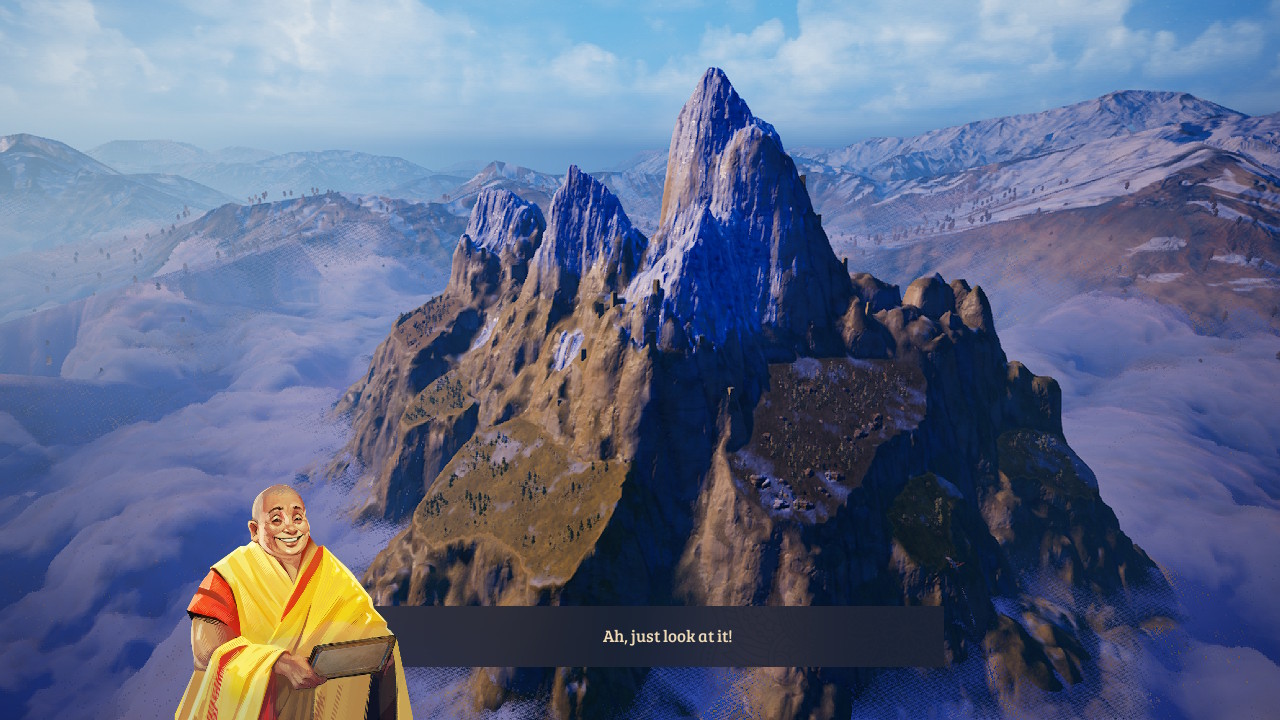
Task: Advance the "Ah, just look at it!" dialogue box
Action: pyautogui.click(x=667, y=636)
